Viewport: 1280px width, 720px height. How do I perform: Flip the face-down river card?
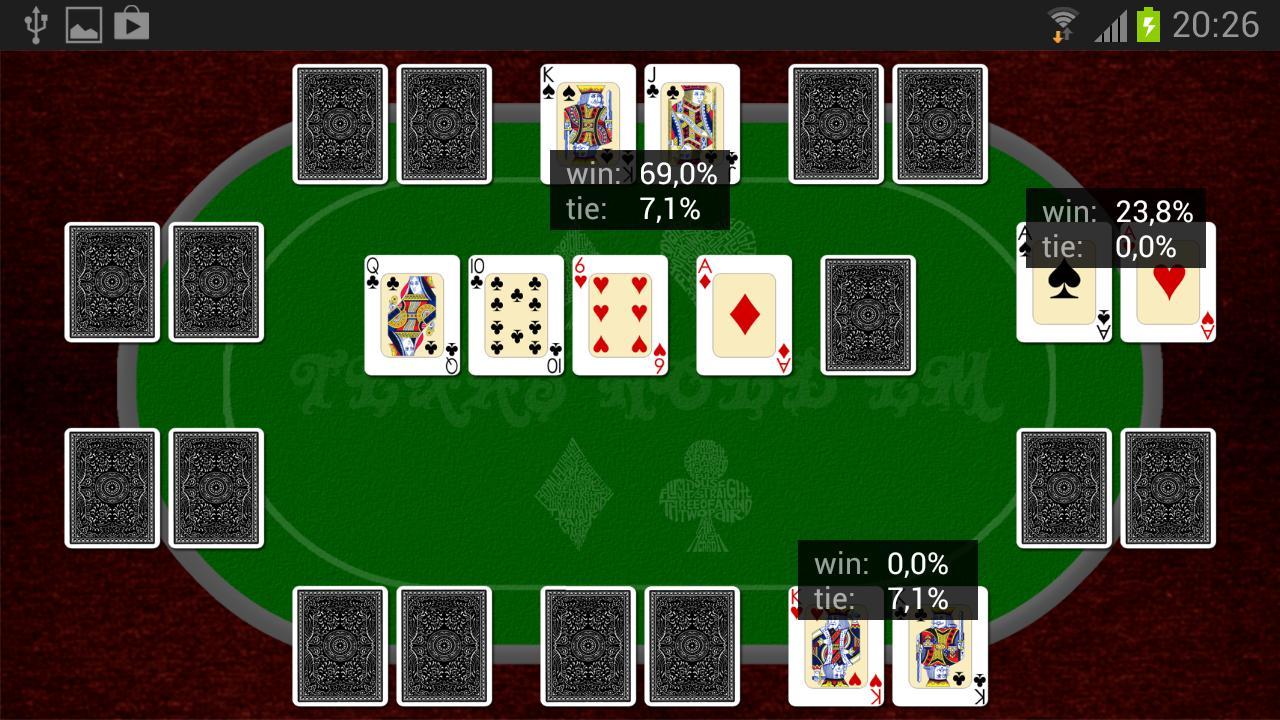[866, 314]
